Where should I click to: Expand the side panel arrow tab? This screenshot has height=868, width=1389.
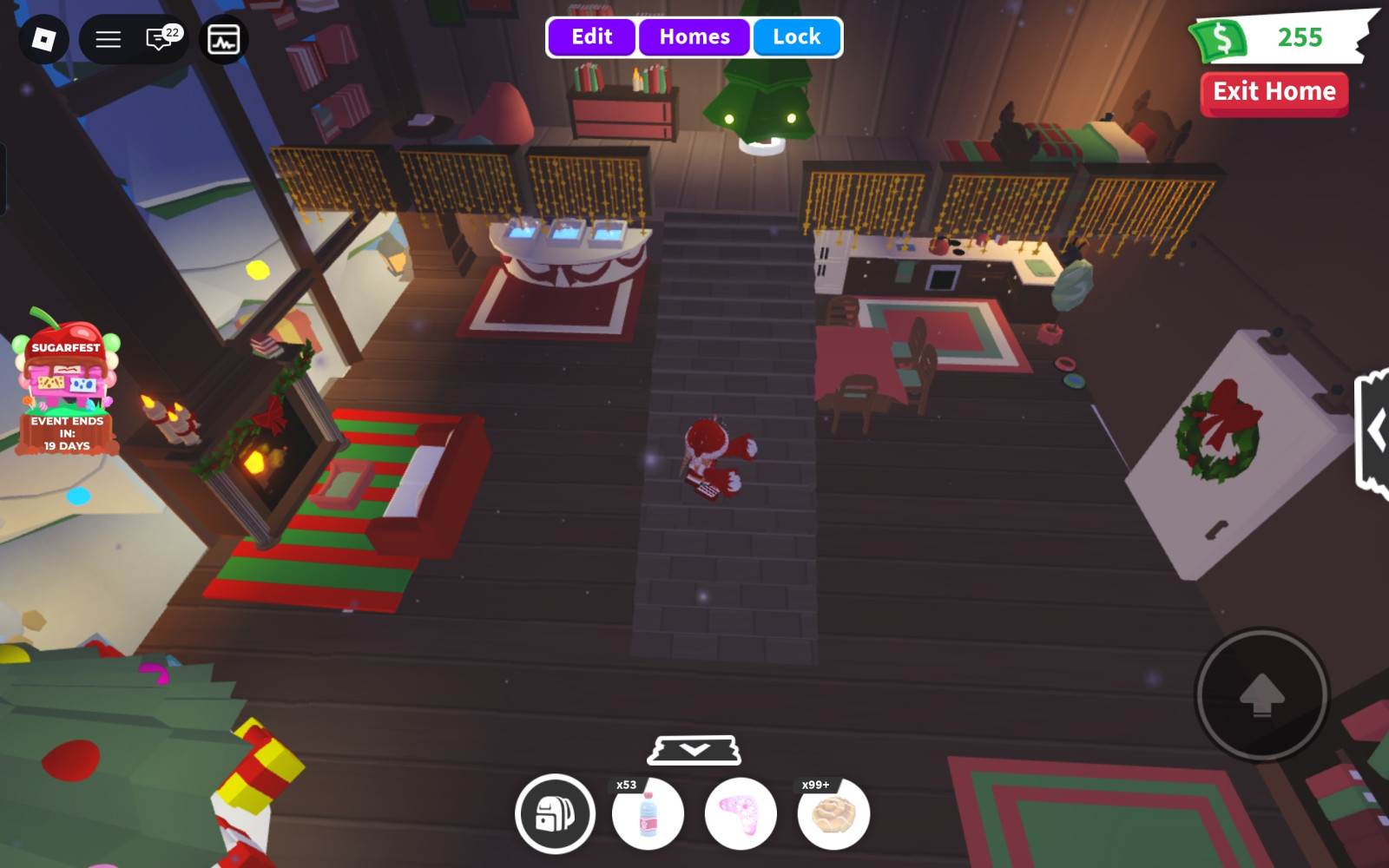click(x=1374, y=431)
